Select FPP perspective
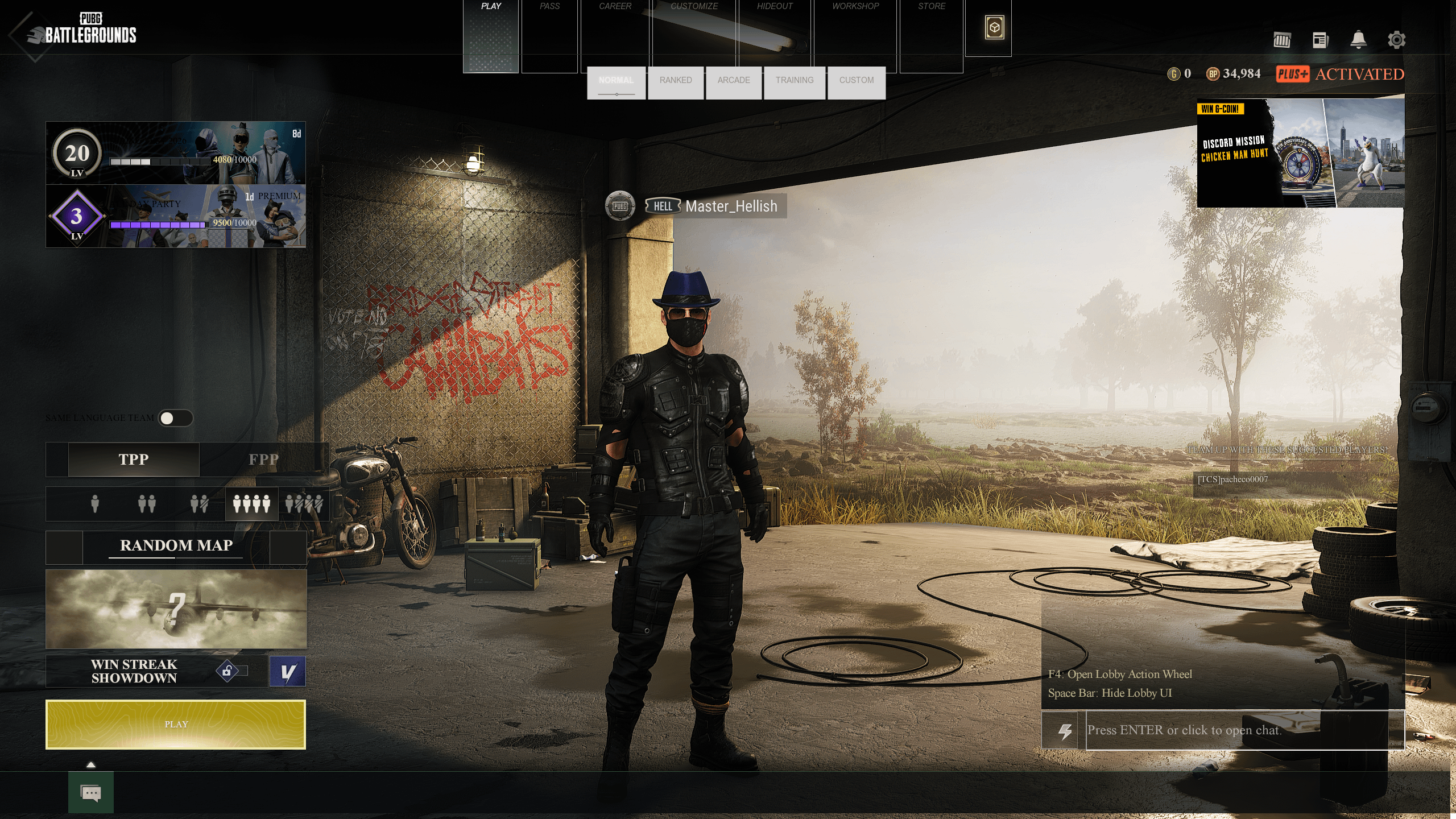The width and height of the screenshot is (1456, 819). click(263, 460)
